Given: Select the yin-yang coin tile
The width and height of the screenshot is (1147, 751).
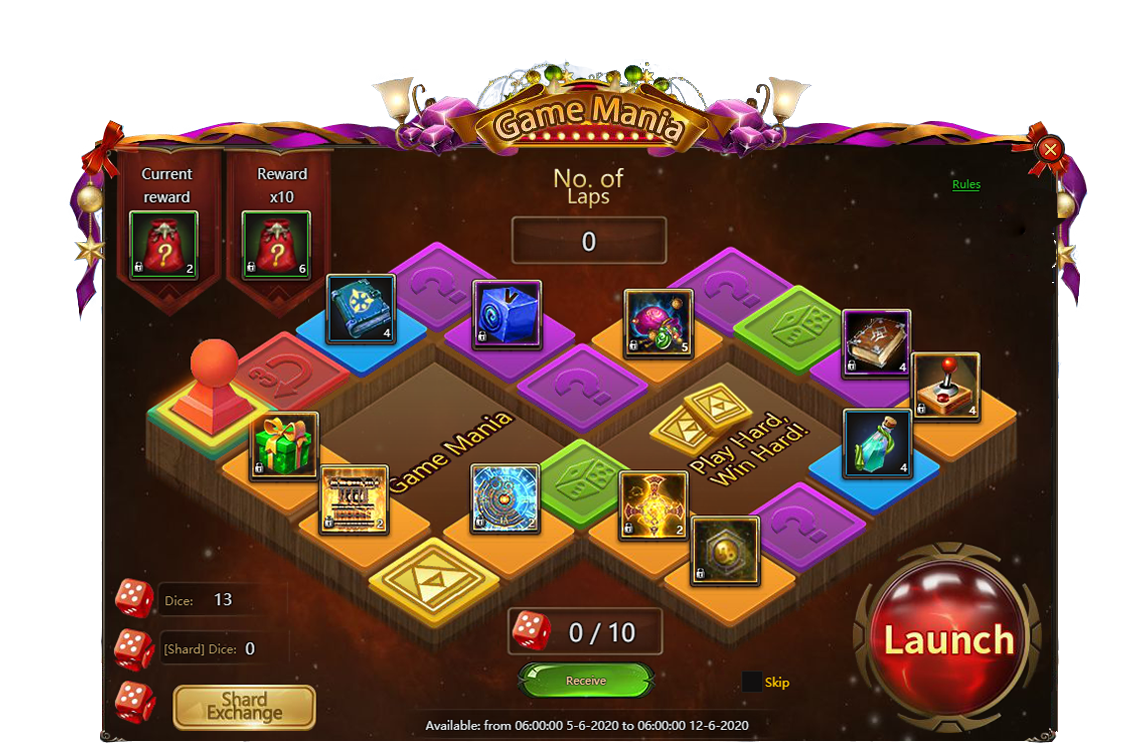Looking at the screenshot, I should 725,550.
